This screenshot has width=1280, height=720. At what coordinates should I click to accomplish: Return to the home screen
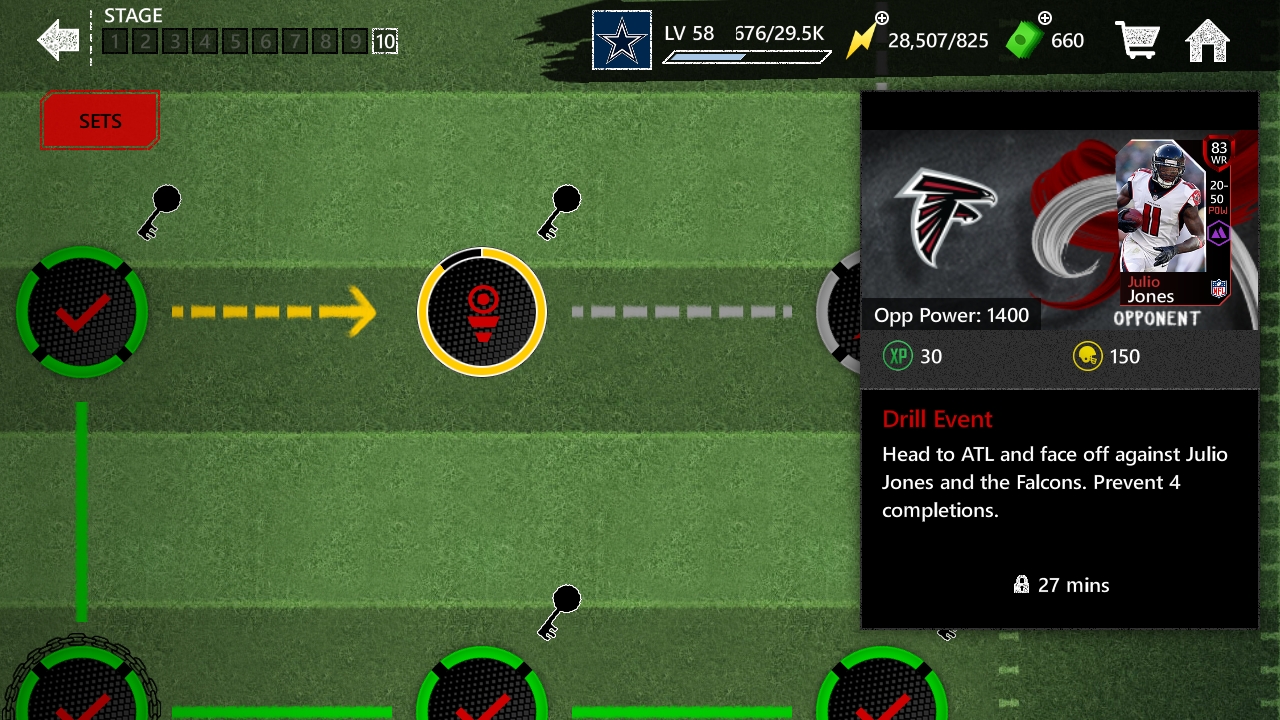pos(1207,41)
